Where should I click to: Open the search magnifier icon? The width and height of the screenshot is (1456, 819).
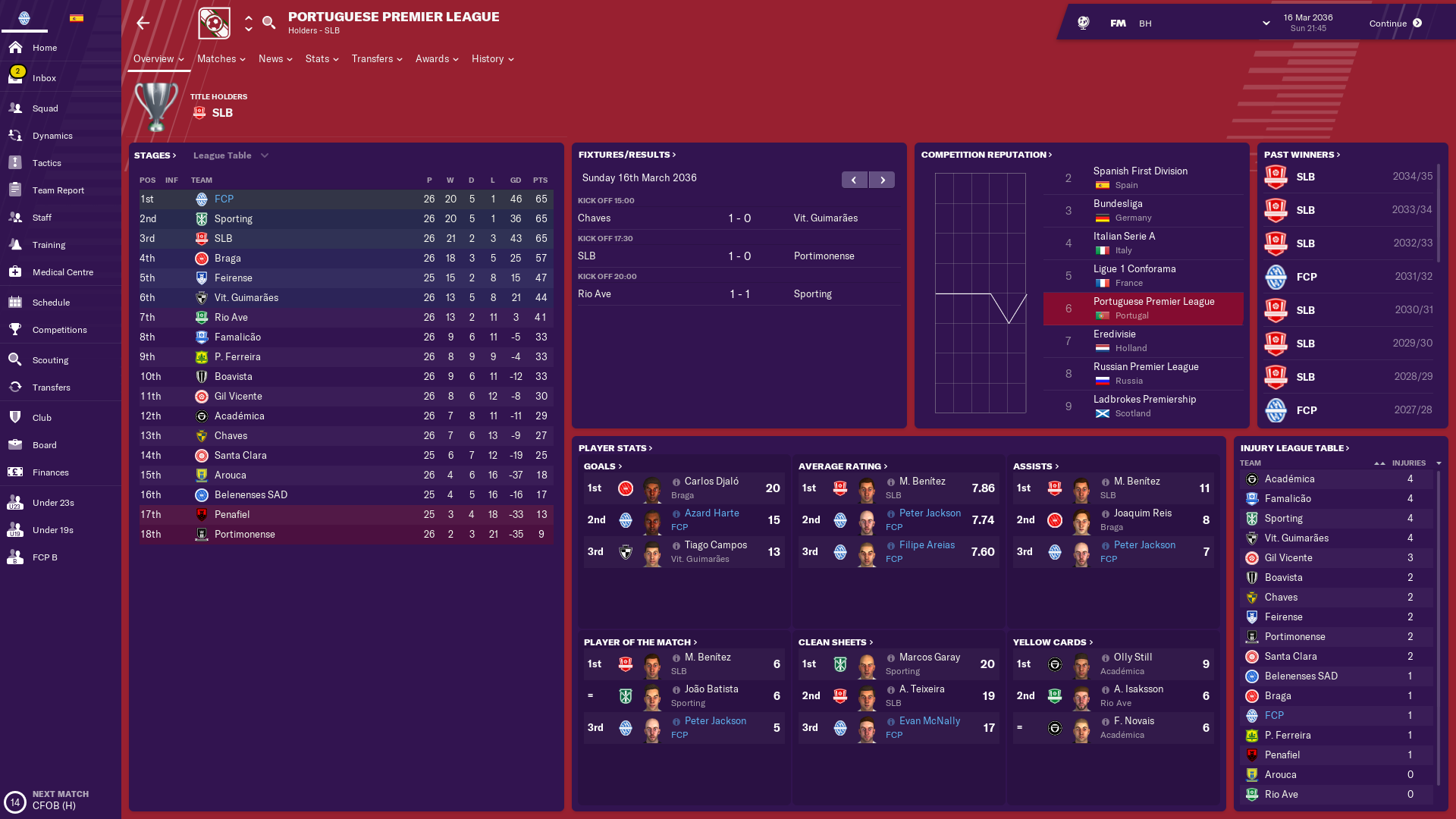tap(268, 23)
